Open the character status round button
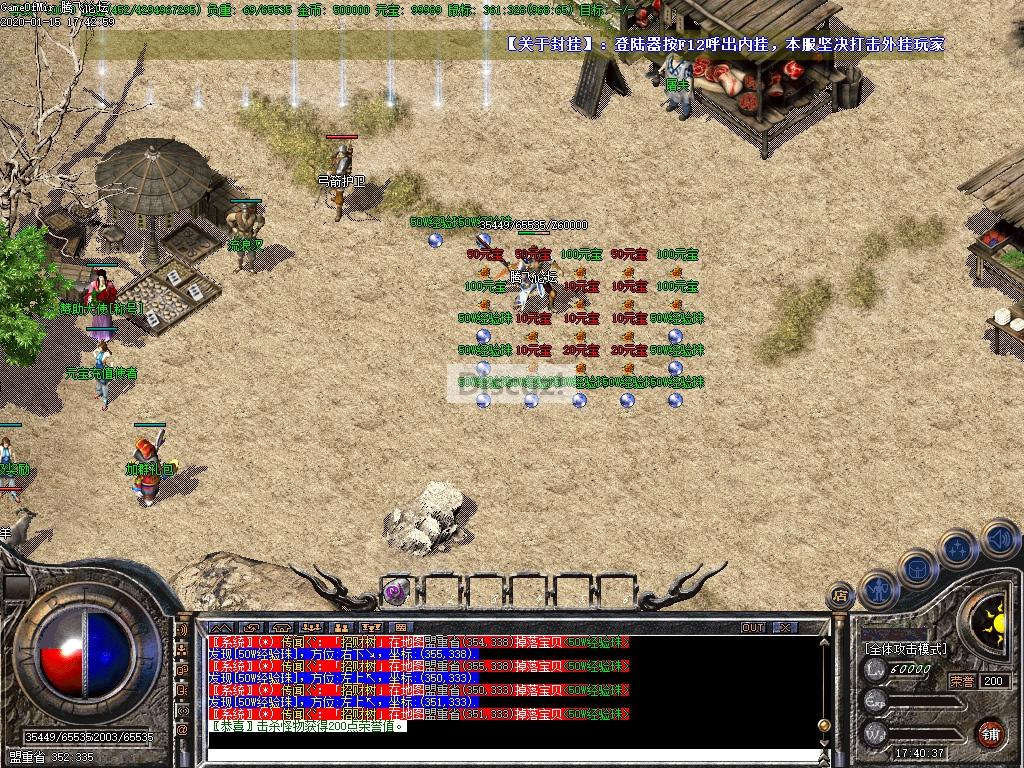Viewport: 1024px width, 768px height. point(879,591)
